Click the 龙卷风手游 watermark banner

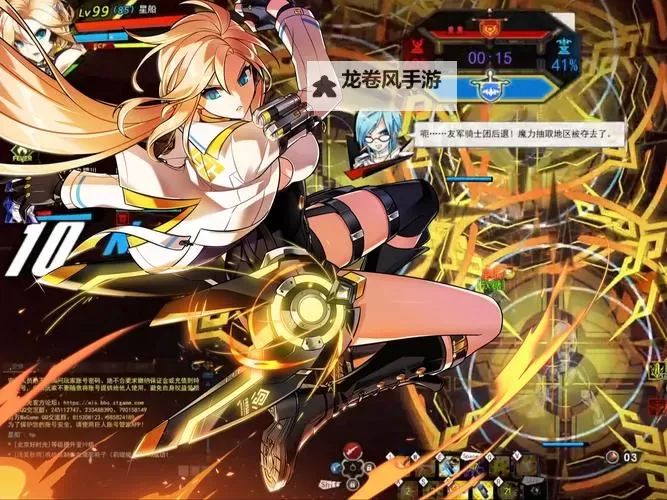coord(382,78)
